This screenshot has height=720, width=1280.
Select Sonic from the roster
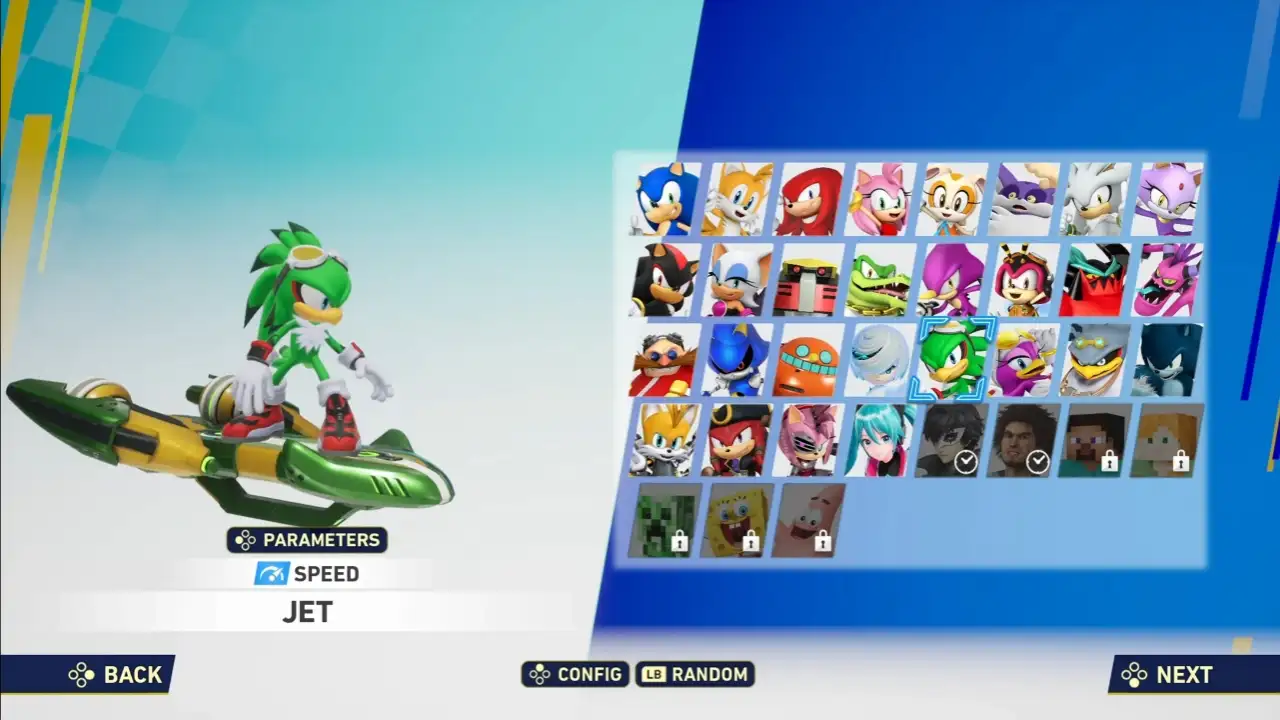pos(662,200)
